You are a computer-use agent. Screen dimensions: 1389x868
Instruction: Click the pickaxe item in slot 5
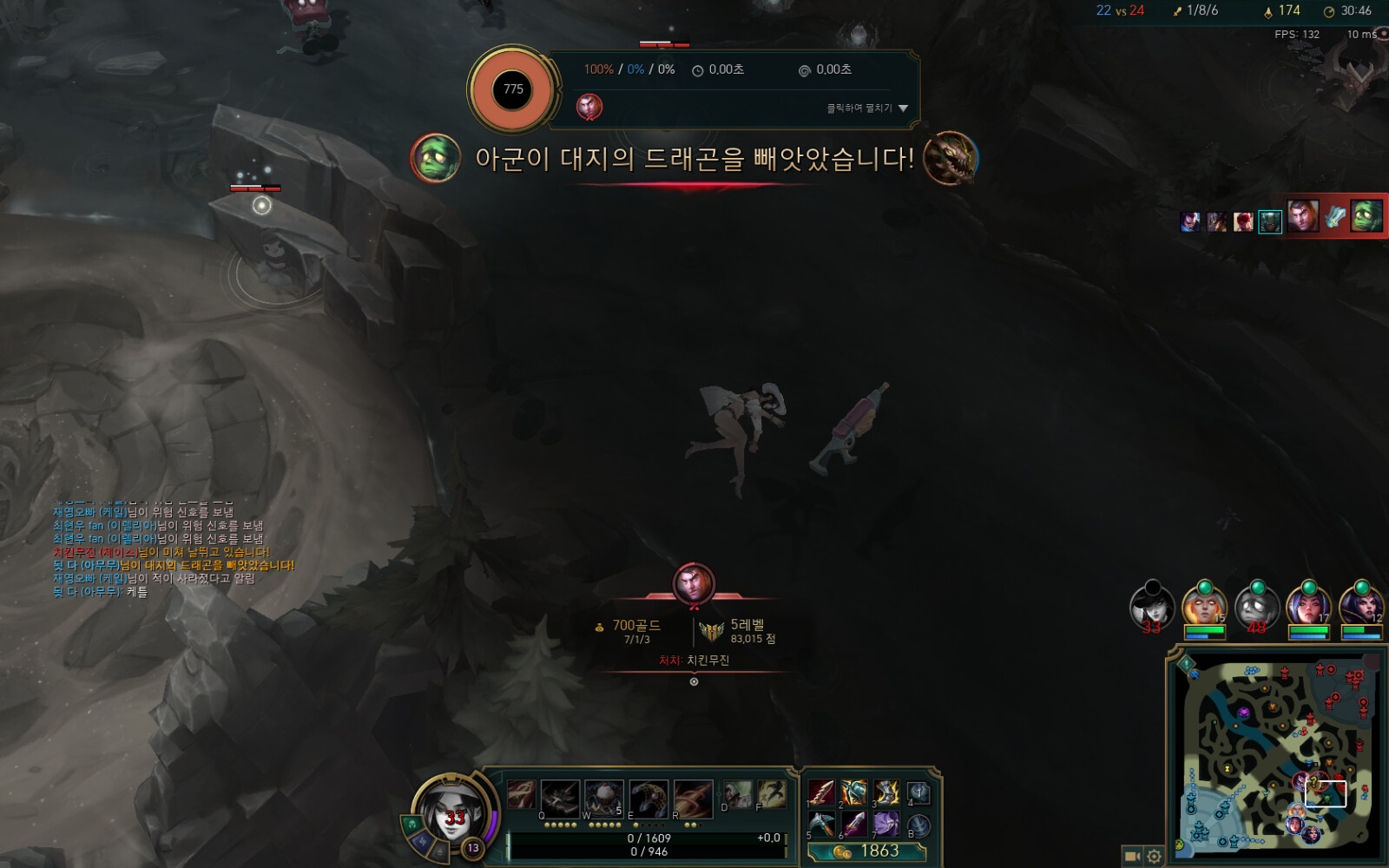tap(821, 824)
